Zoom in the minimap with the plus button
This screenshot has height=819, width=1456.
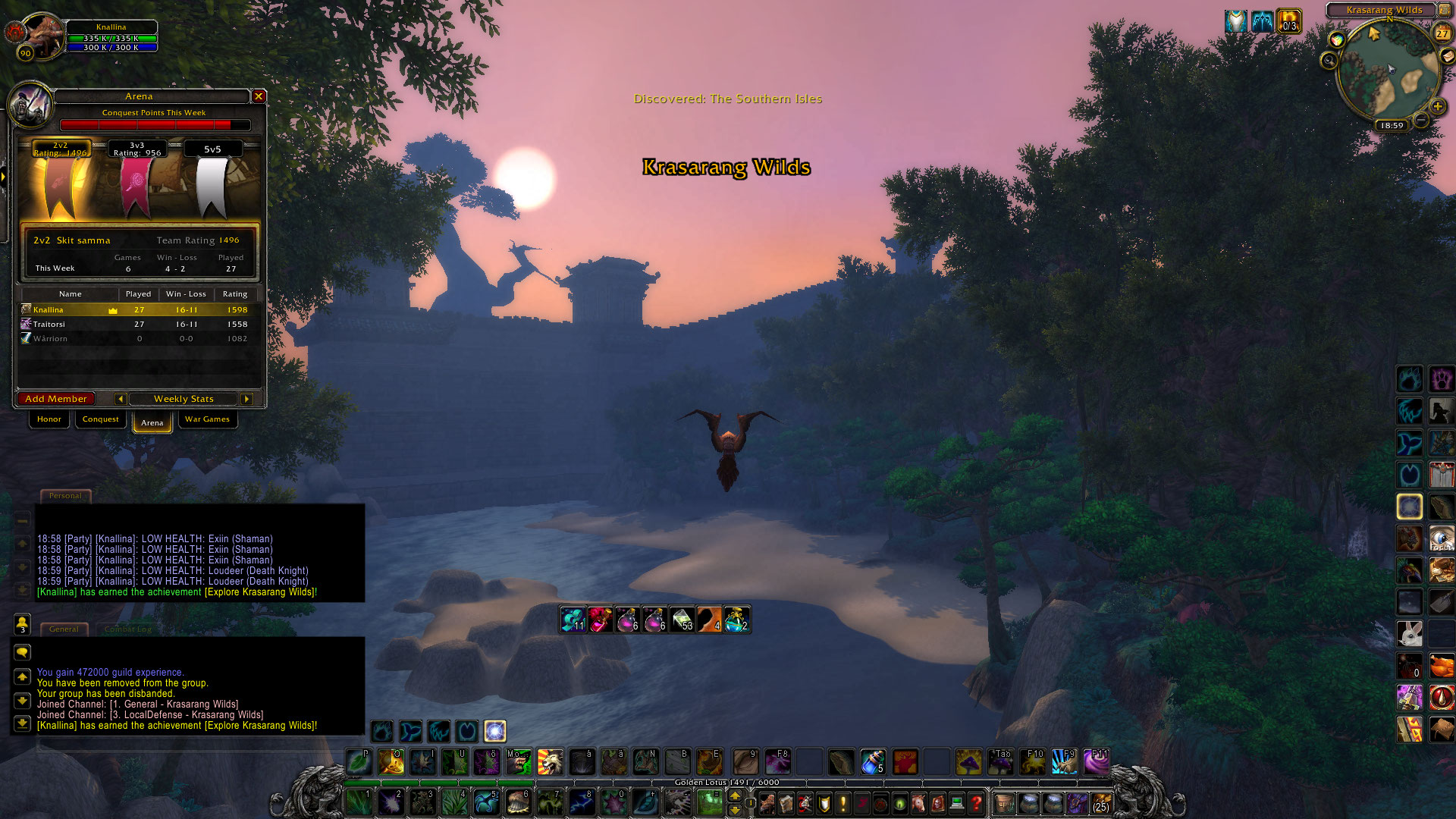1437,106
